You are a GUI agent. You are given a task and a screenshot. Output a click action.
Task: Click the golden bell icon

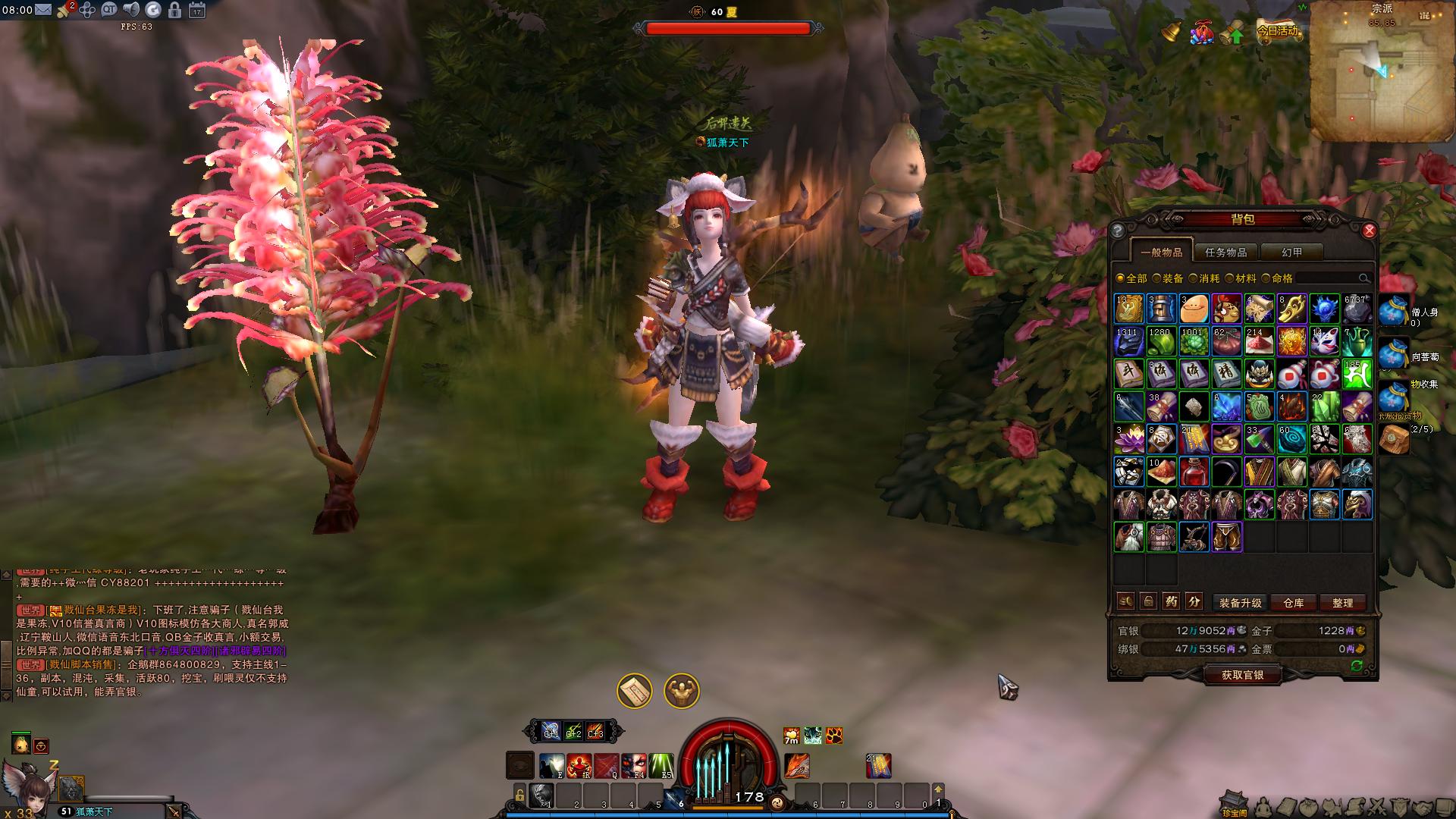(1172, 32)
